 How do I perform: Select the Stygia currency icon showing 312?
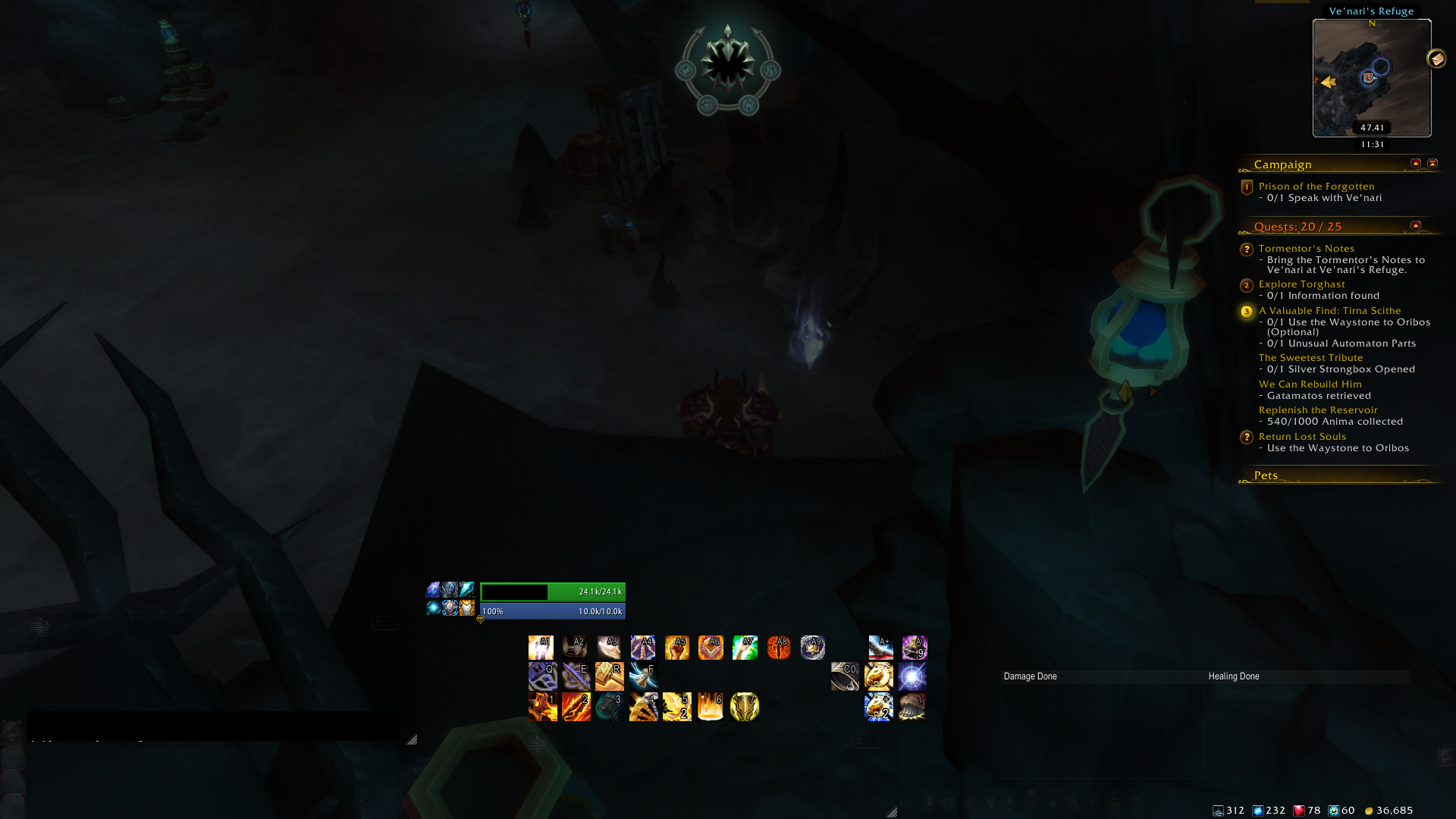(1217, 810)
